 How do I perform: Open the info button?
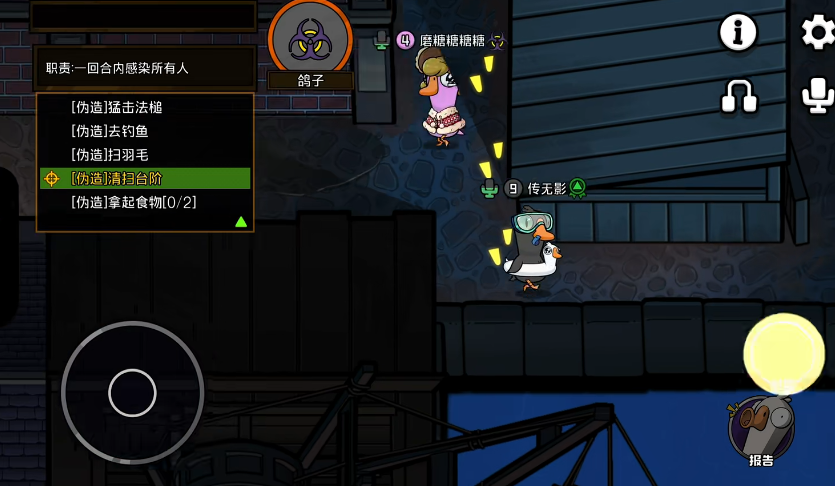[x=738, y=33]
